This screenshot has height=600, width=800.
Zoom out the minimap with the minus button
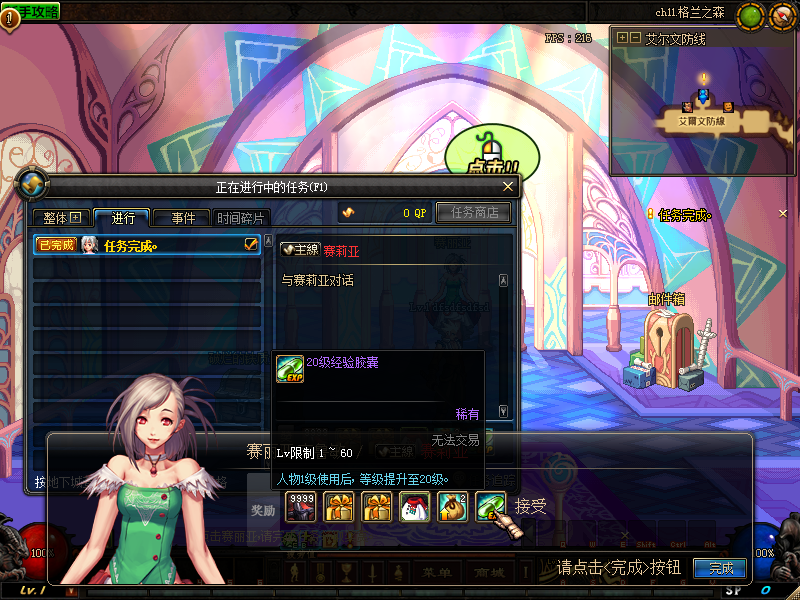pos(634,38)
